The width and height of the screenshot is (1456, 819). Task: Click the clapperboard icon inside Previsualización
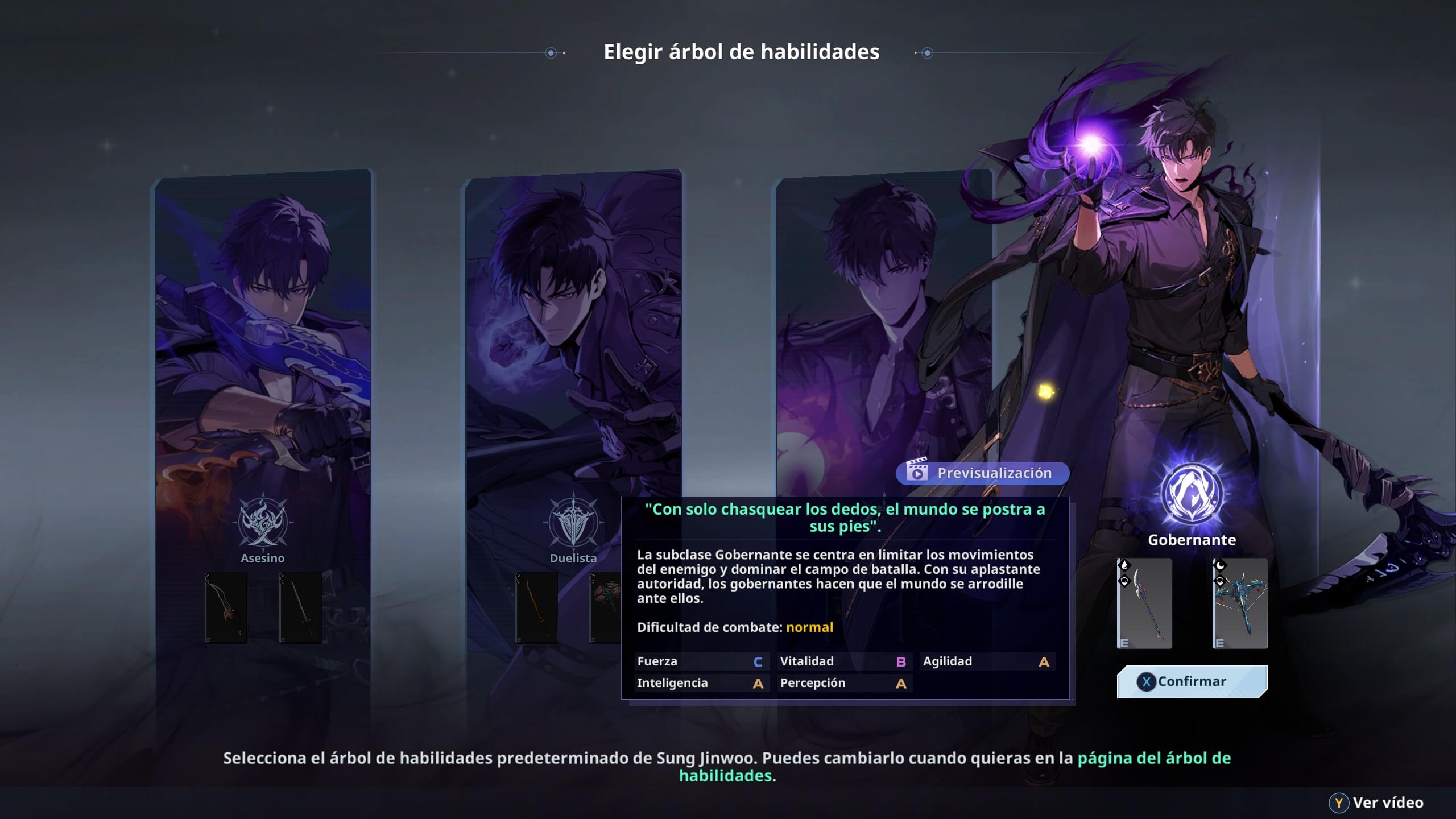tap(917, 471)
